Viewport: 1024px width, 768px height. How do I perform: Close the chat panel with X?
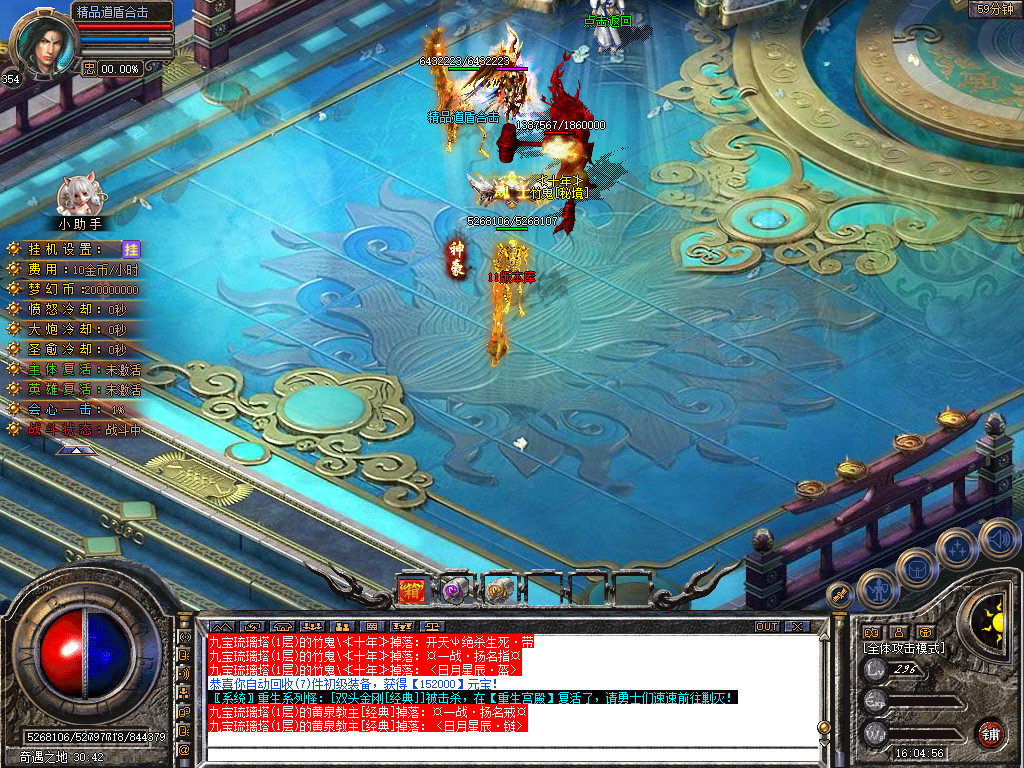tap(797, 627)
